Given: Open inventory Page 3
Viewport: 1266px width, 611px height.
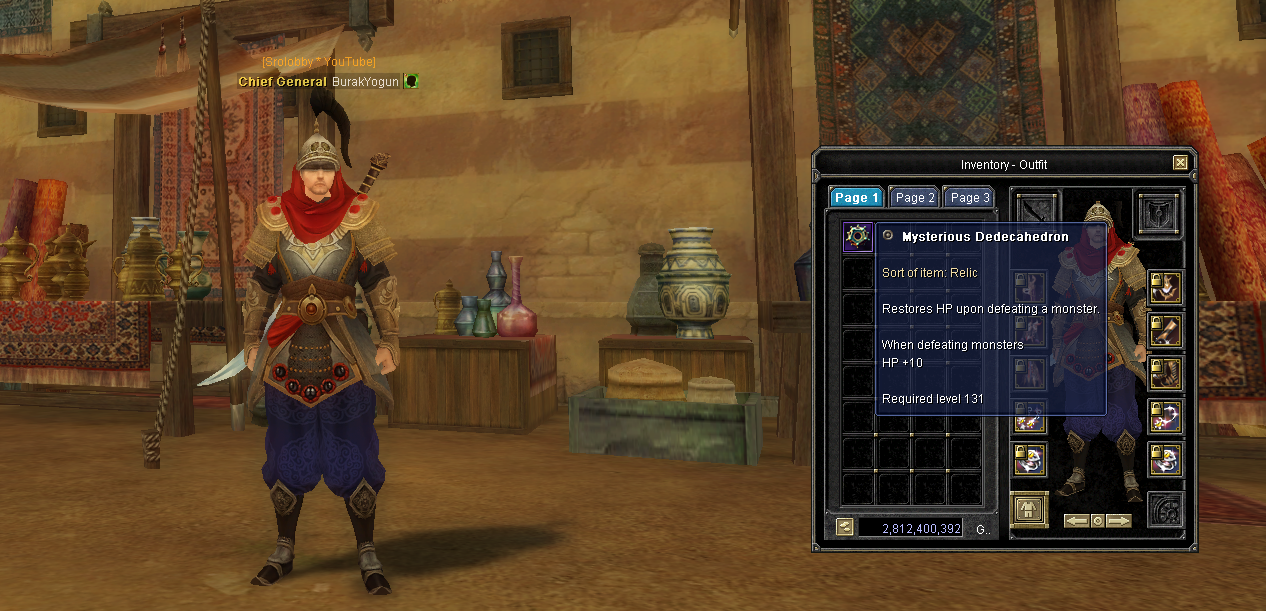Looking at the screenshot, I should (x=968, y=198).
